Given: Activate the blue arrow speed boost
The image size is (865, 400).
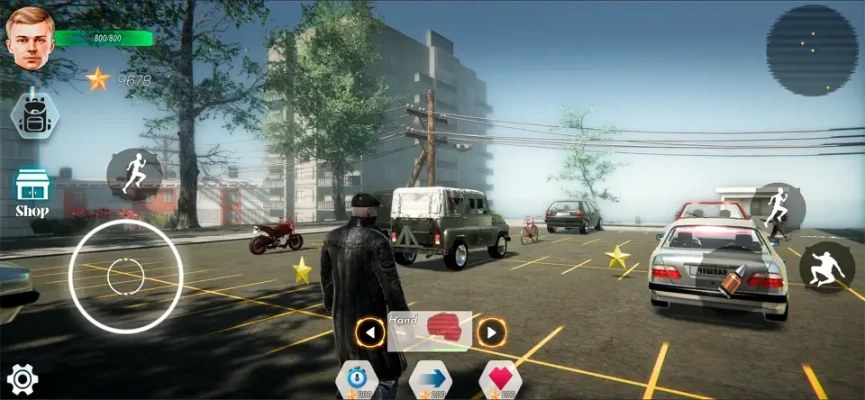Looking at the screenshot, I should (430, 380).
